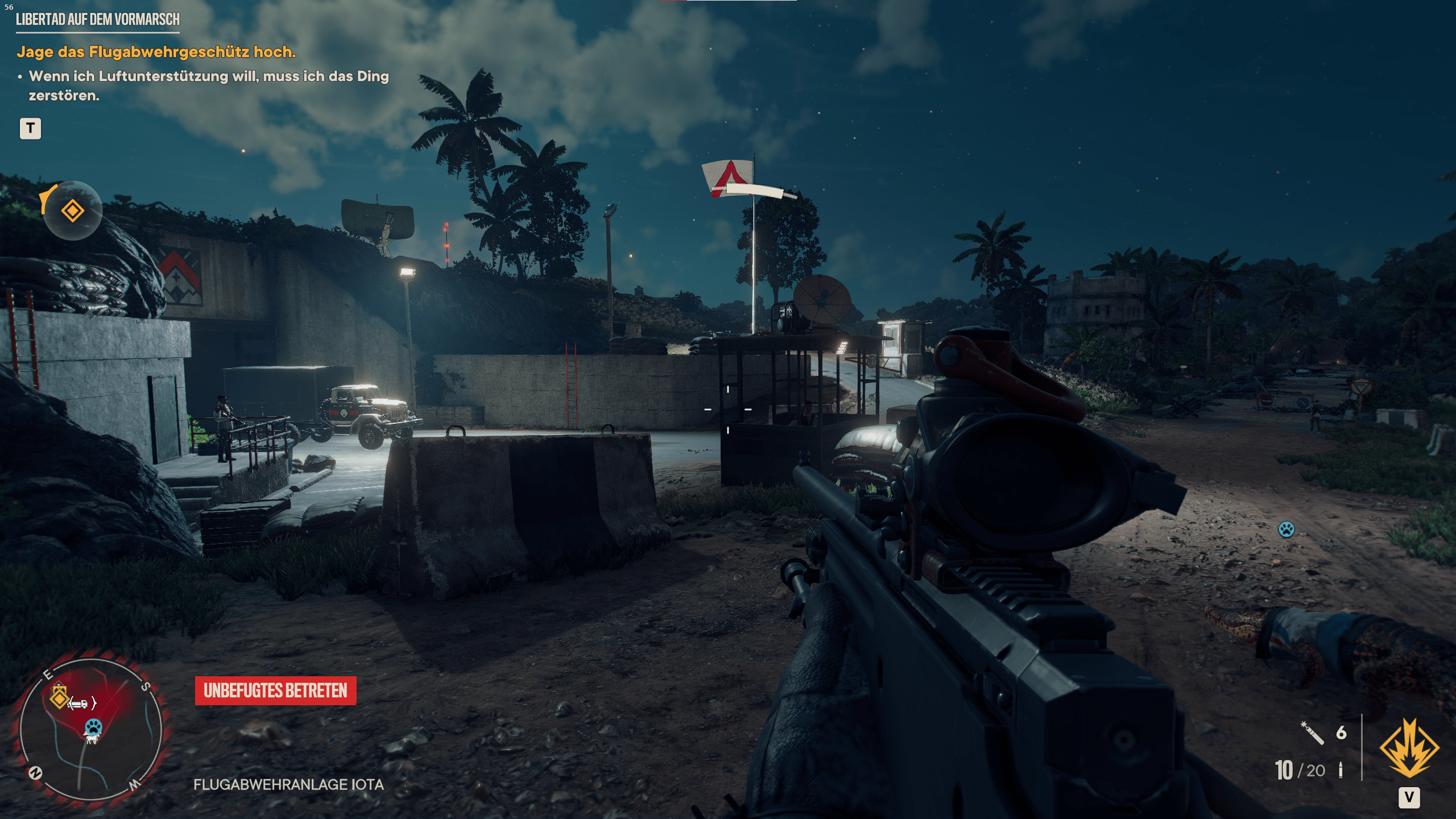
Task: Click the circular minimap
Action: coord(91,729)
